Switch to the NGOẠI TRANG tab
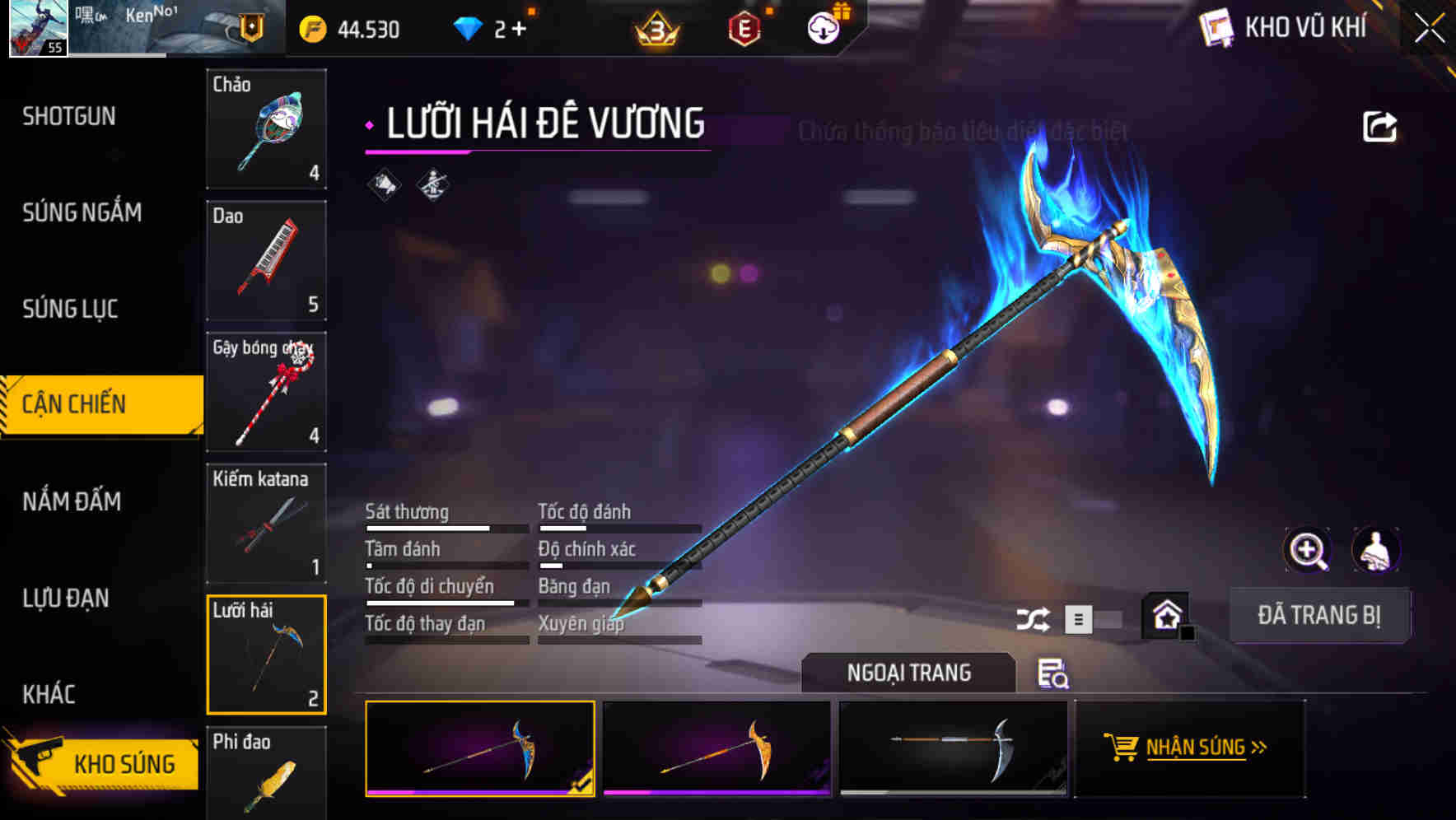The width and height of the screenshot is (1456, 820). click(x=909, y=673)
